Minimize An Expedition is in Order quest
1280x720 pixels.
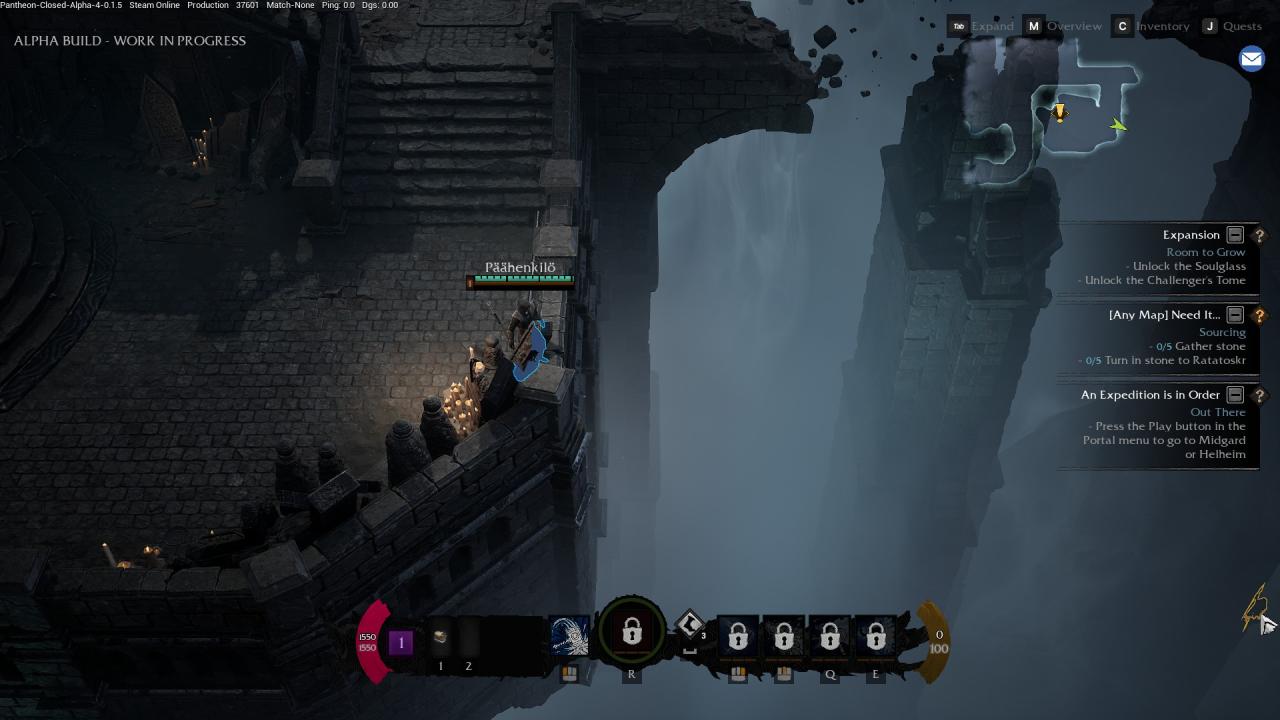tap(1235, 395)
